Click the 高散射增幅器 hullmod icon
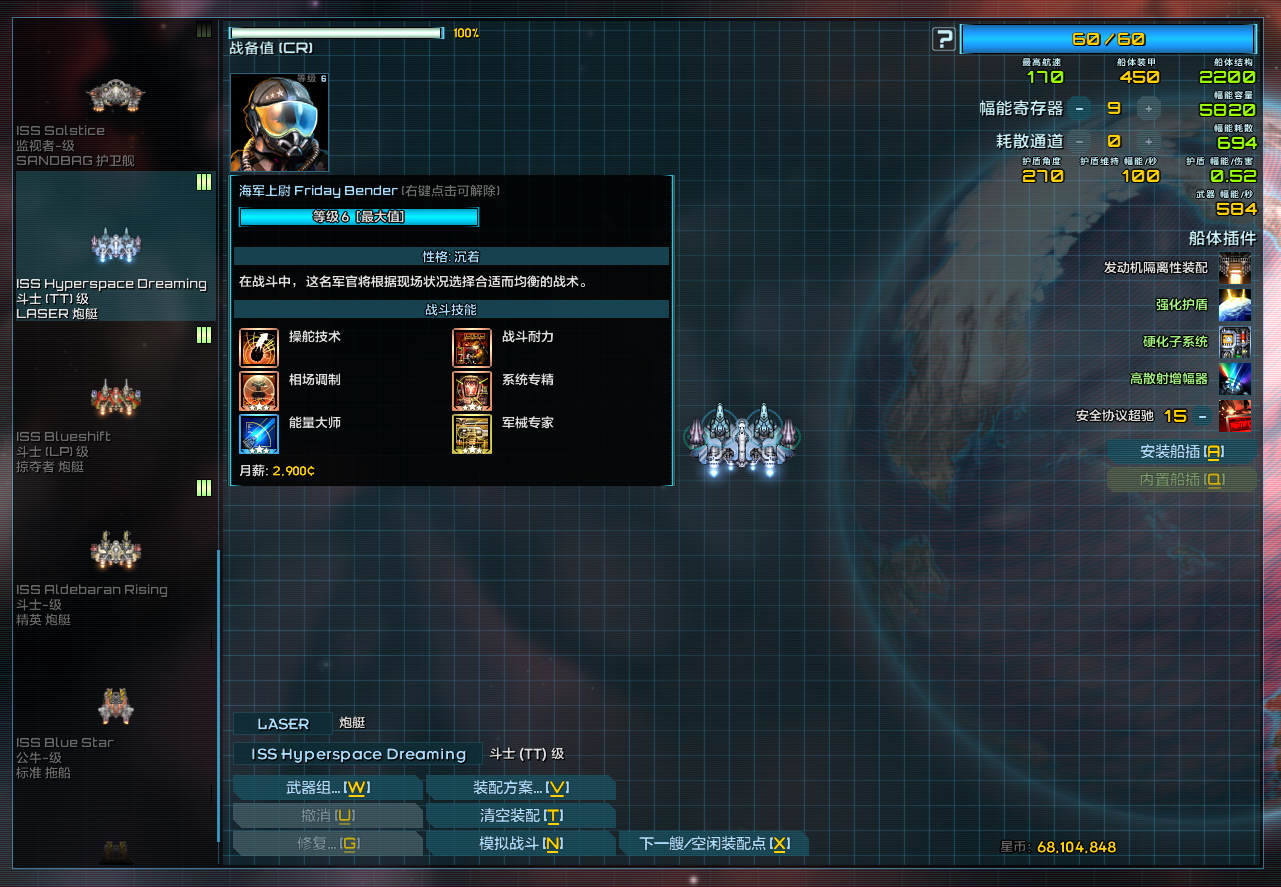1281x887 pixels. click(1234, 379)
